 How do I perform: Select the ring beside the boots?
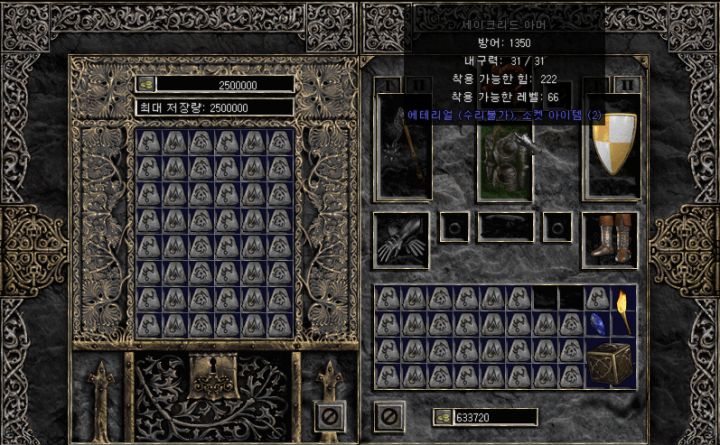(557, 227)
